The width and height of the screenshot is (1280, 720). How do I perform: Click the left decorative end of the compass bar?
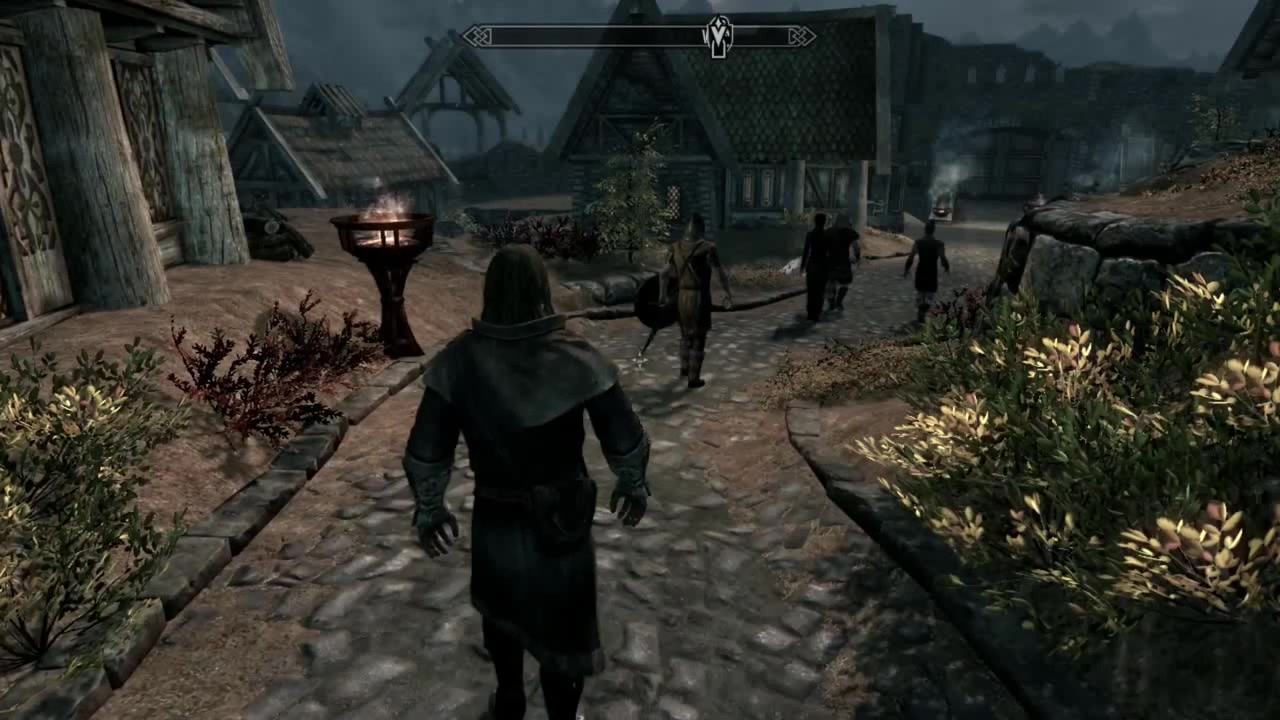tap(476, 35)
